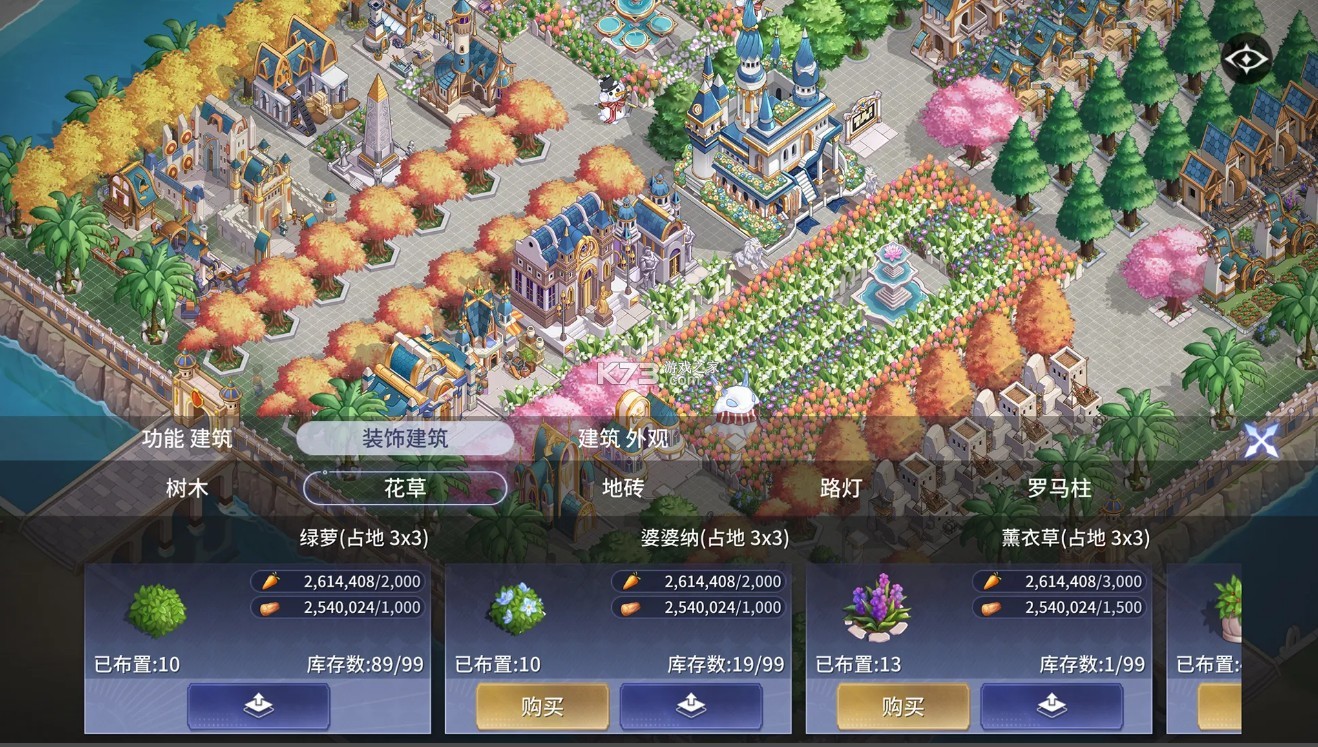Tap the placement icon under 绿萝
Screen dimensions: 1318x747
[258, 706]
